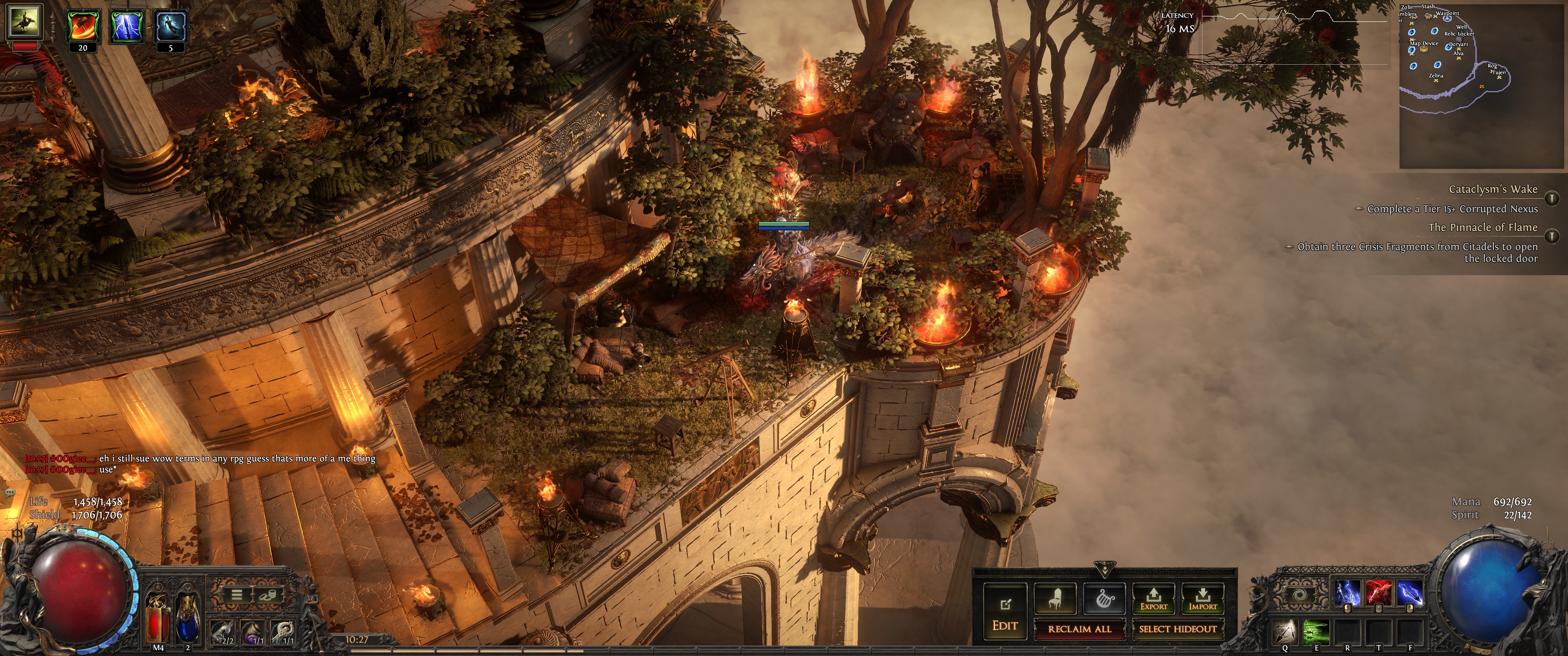Toggle The Pinnacle of Flame quest tracker

click(1552, 236)
